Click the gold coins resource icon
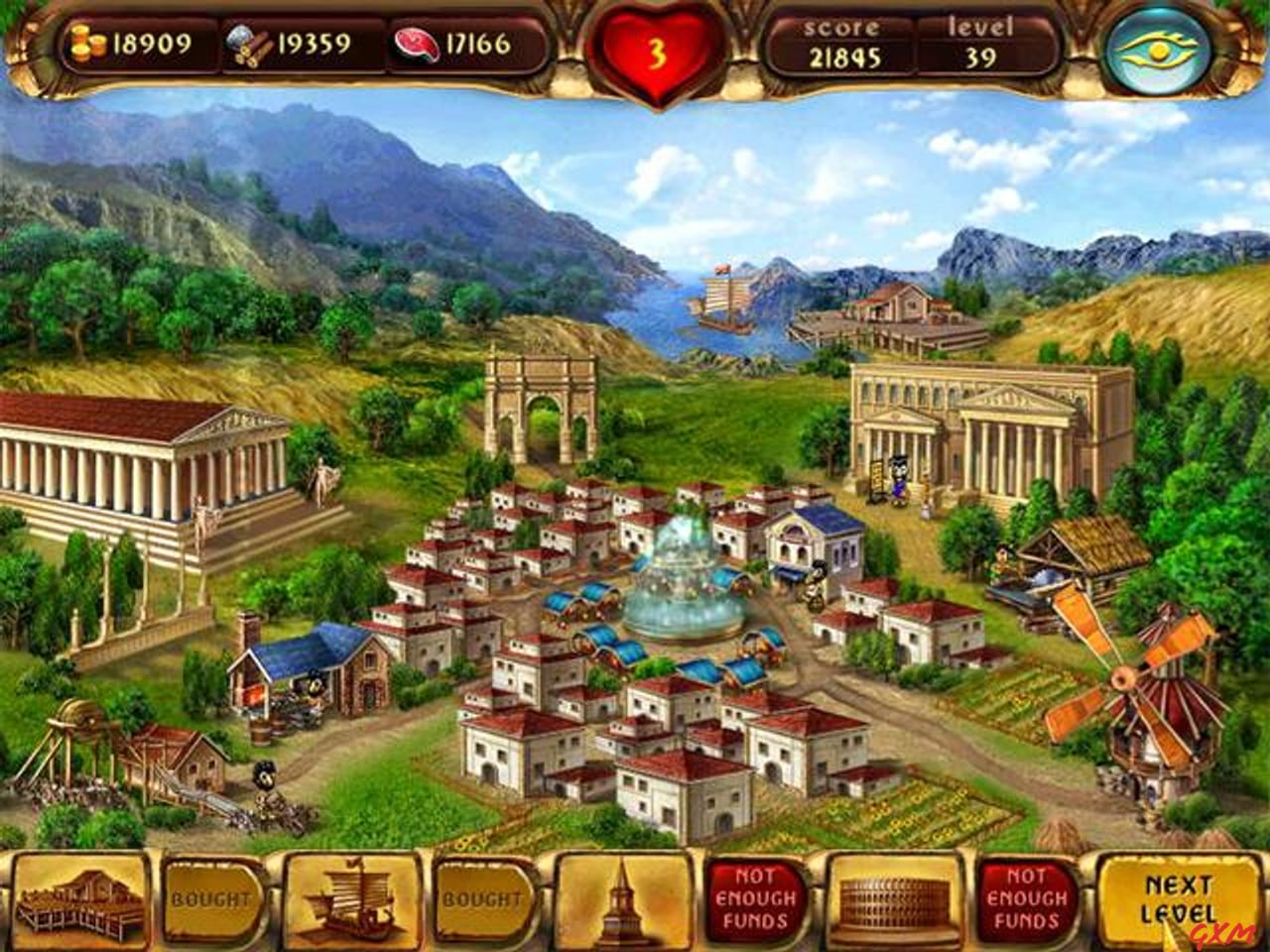Screen dimensions: 1270x952 pos(89,43)
